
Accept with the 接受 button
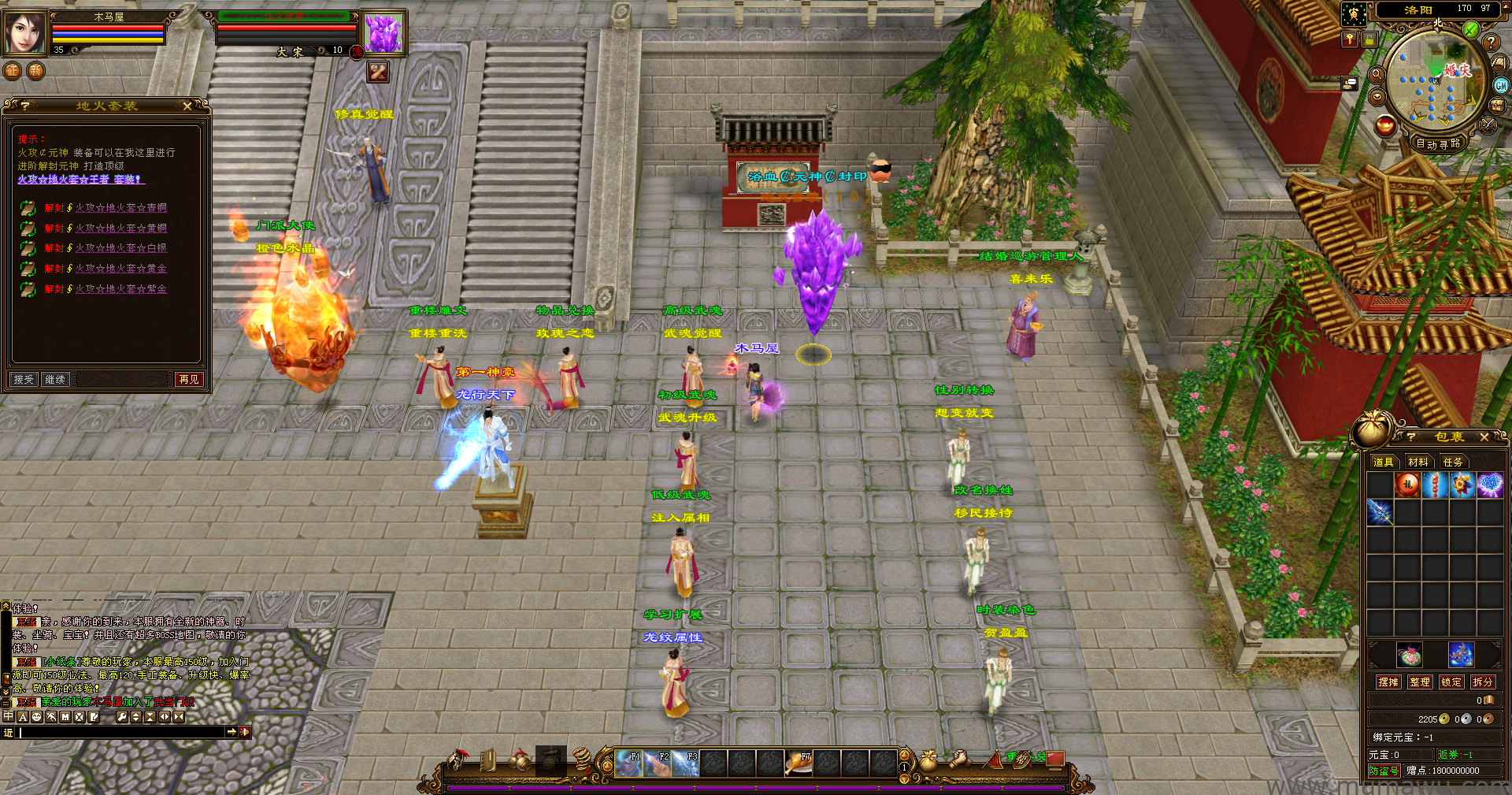coord(24,380)
